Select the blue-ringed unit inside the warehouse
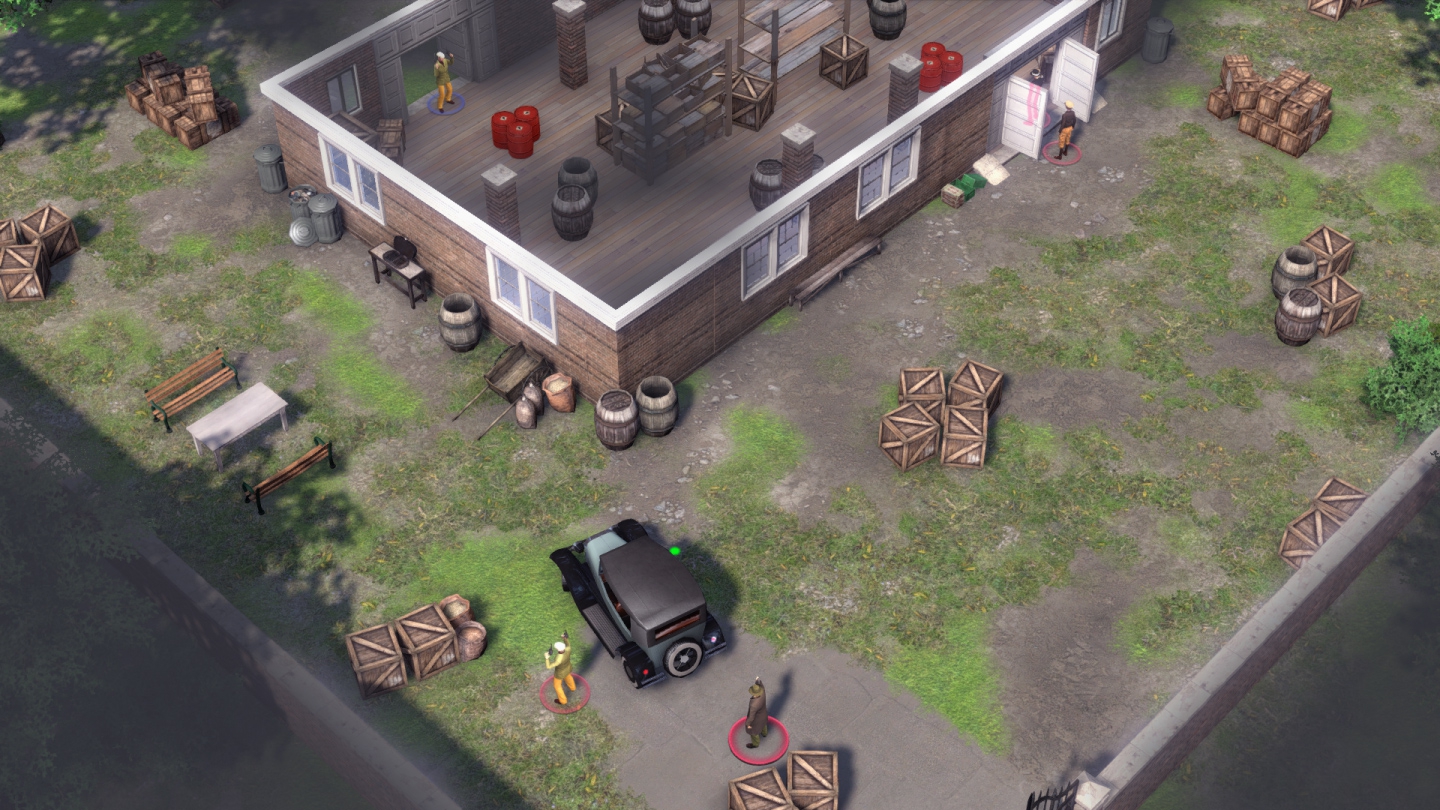This screenshot has height=810, width=1440. (444, 82)
